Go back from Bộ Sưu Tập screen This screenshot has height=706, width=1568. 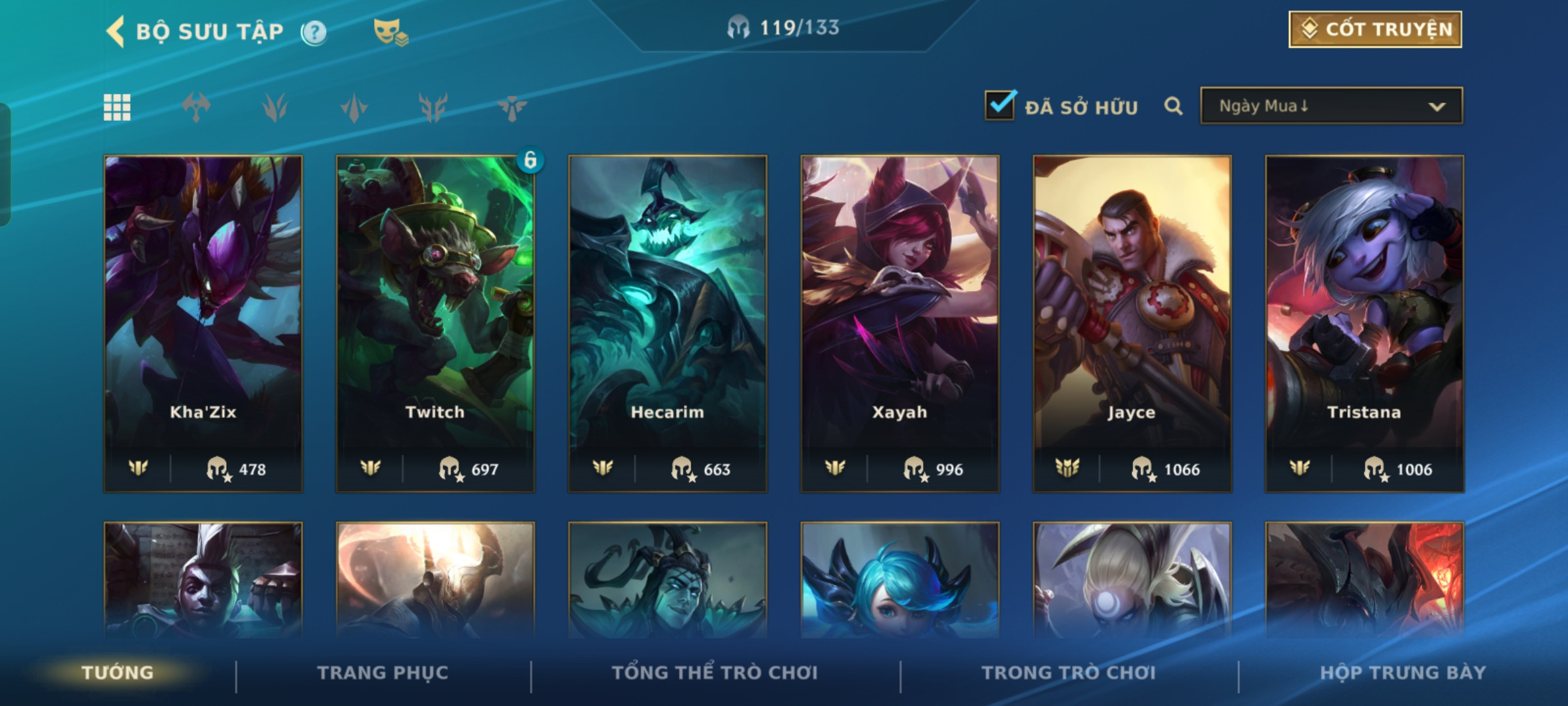tap(116, 31)
